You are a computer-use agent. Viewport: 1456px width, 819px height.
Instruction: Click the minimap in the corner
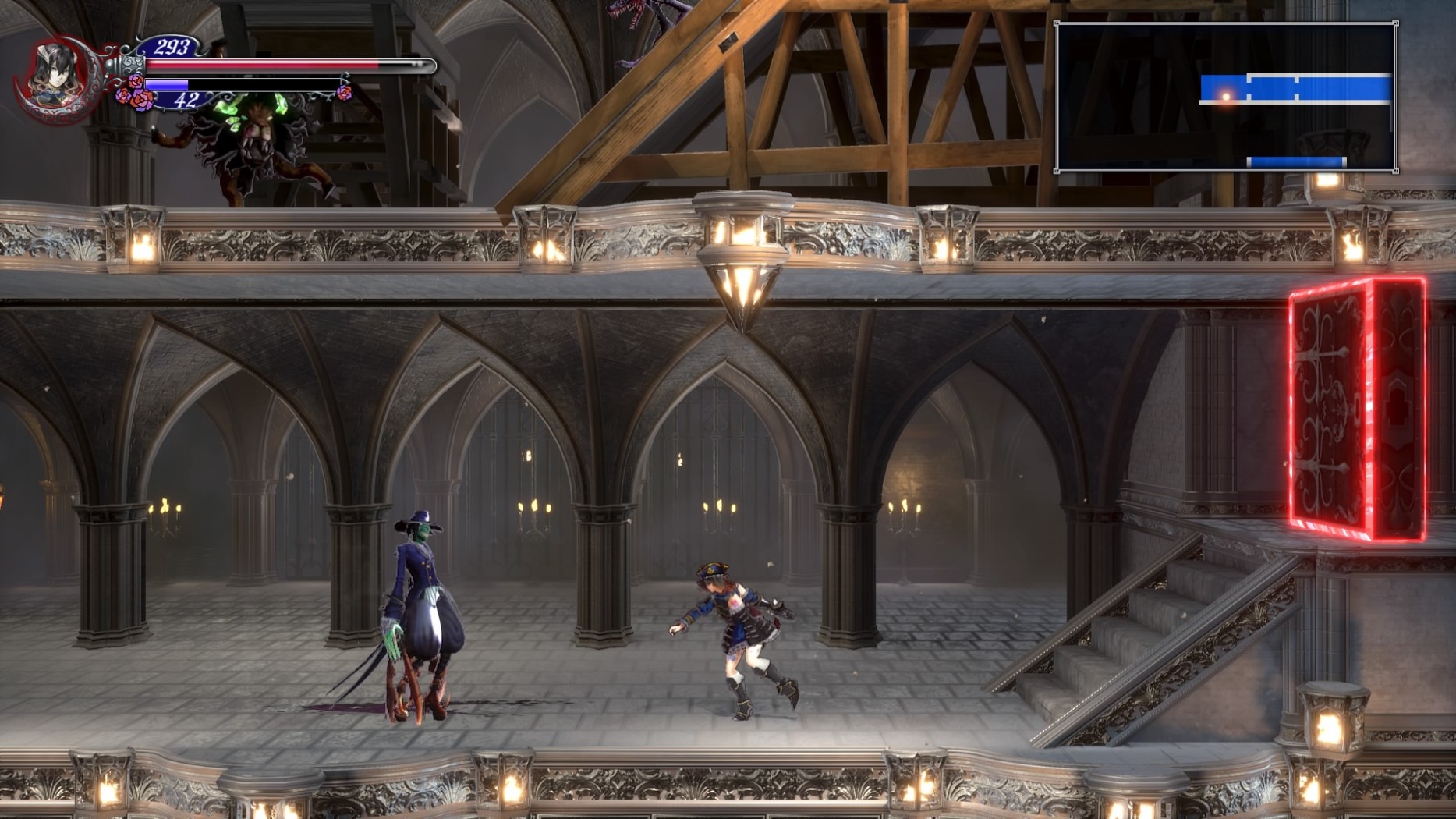click(x=1225, y=97)
